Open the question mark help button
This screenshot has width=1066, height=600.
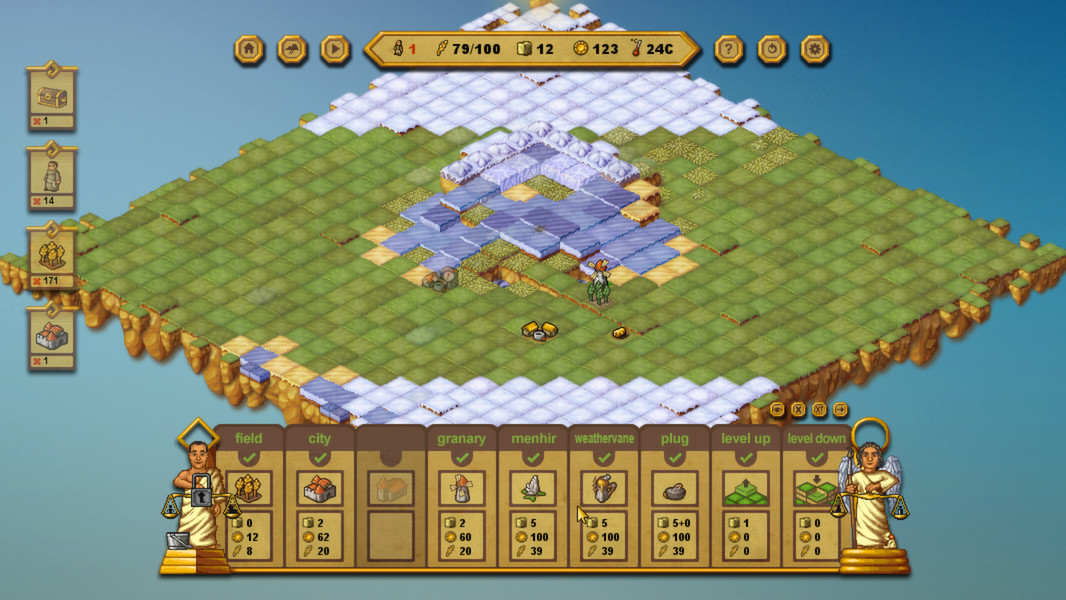(x=729, y=49)
